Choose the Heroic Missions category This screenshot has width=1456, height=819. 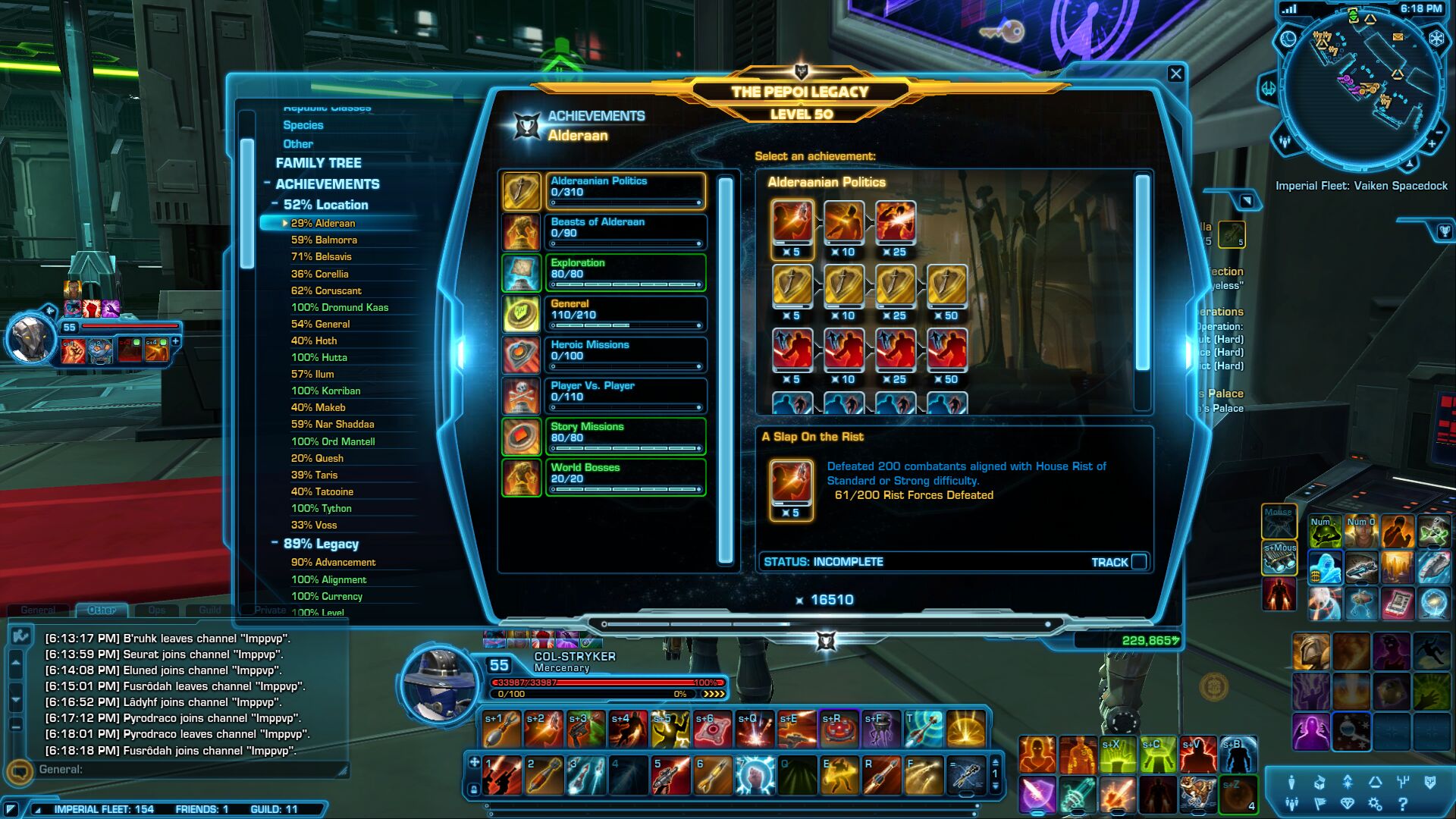pyautogui.click(x=625, y=355)
